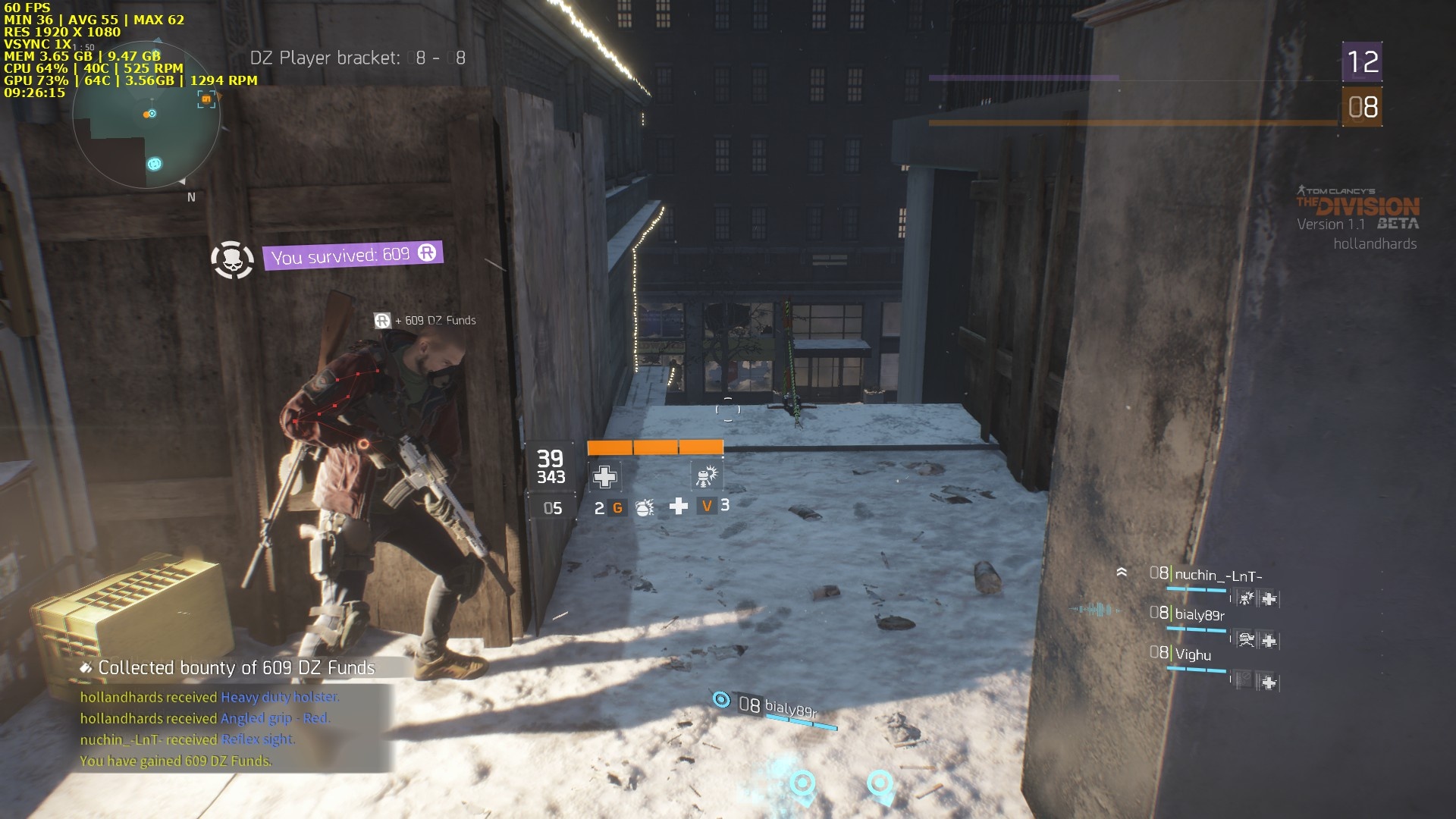Use the medkit plus icon

pyautogui.click(x=679, y=506)
